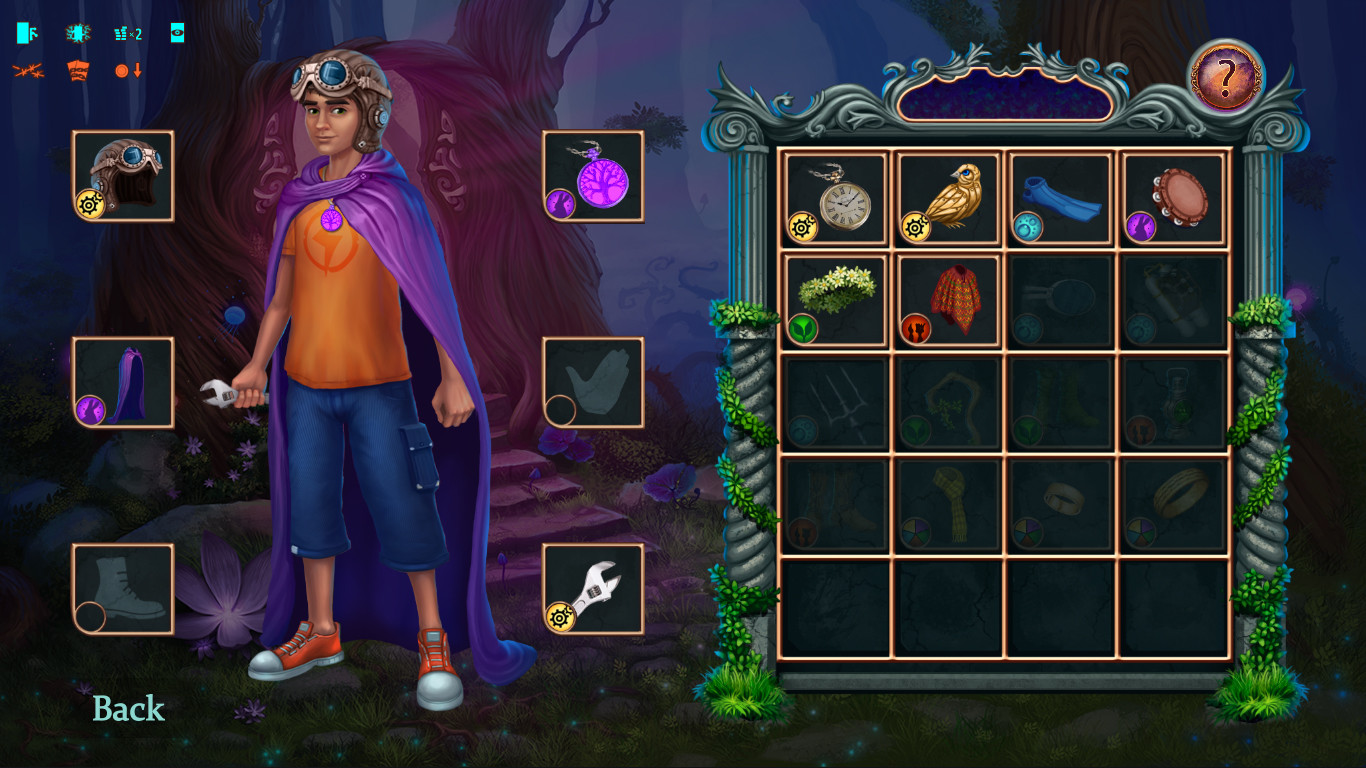Pick the red checkered poncho

949,300
